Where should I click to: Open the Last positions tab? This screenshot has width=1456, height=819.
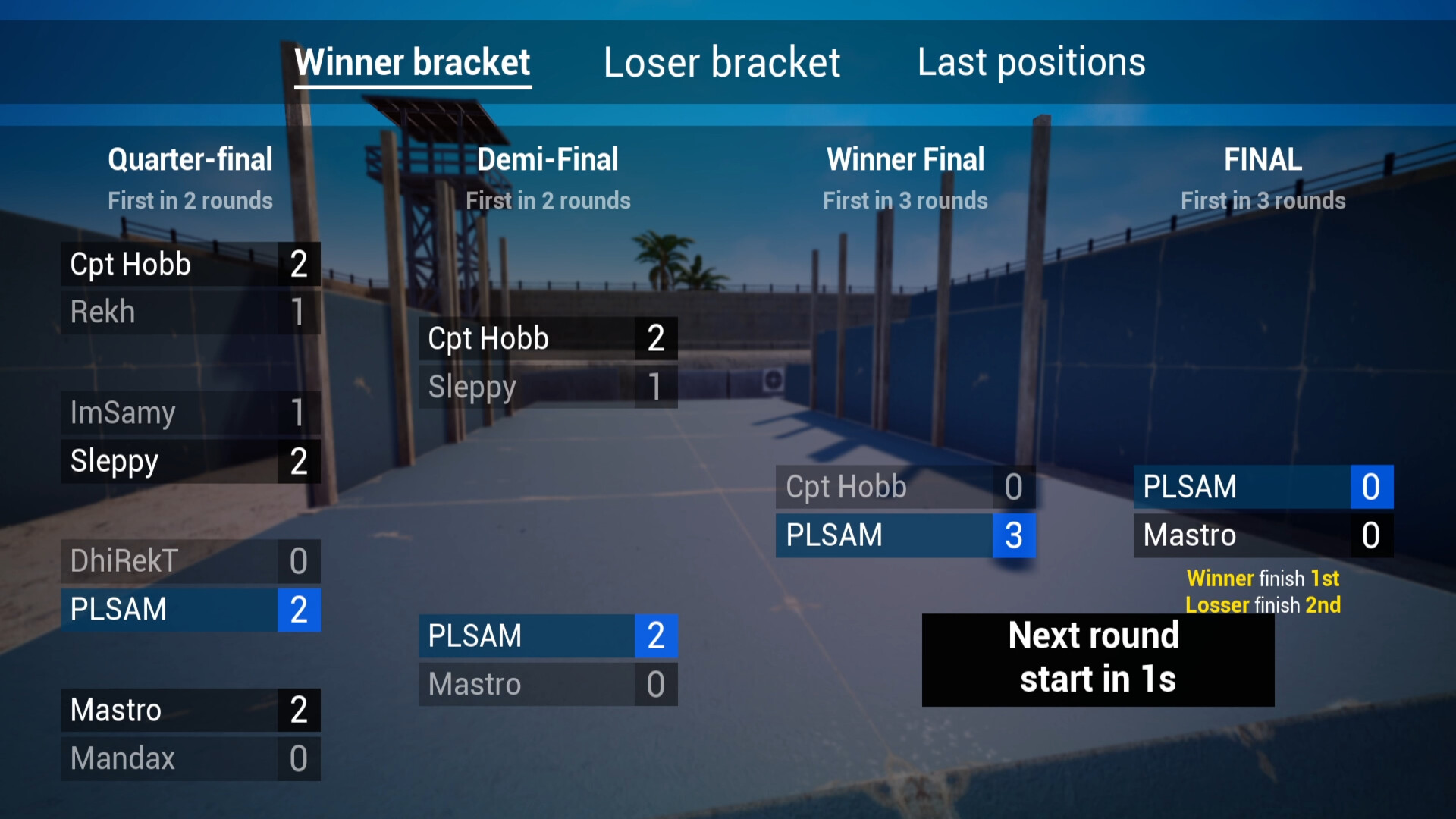click(1031, 62)
